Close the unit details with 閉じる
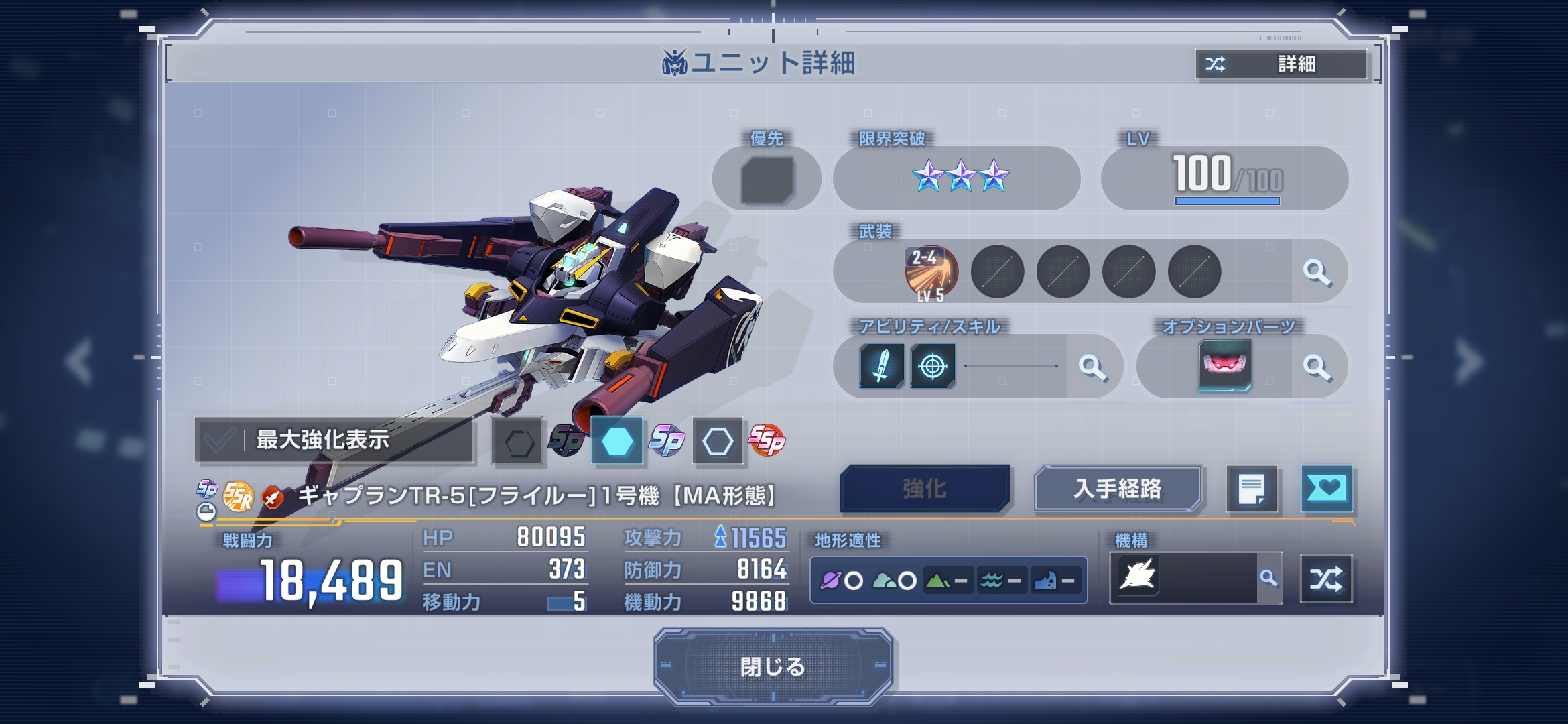The image size is (1568, 724). point(773,666)
